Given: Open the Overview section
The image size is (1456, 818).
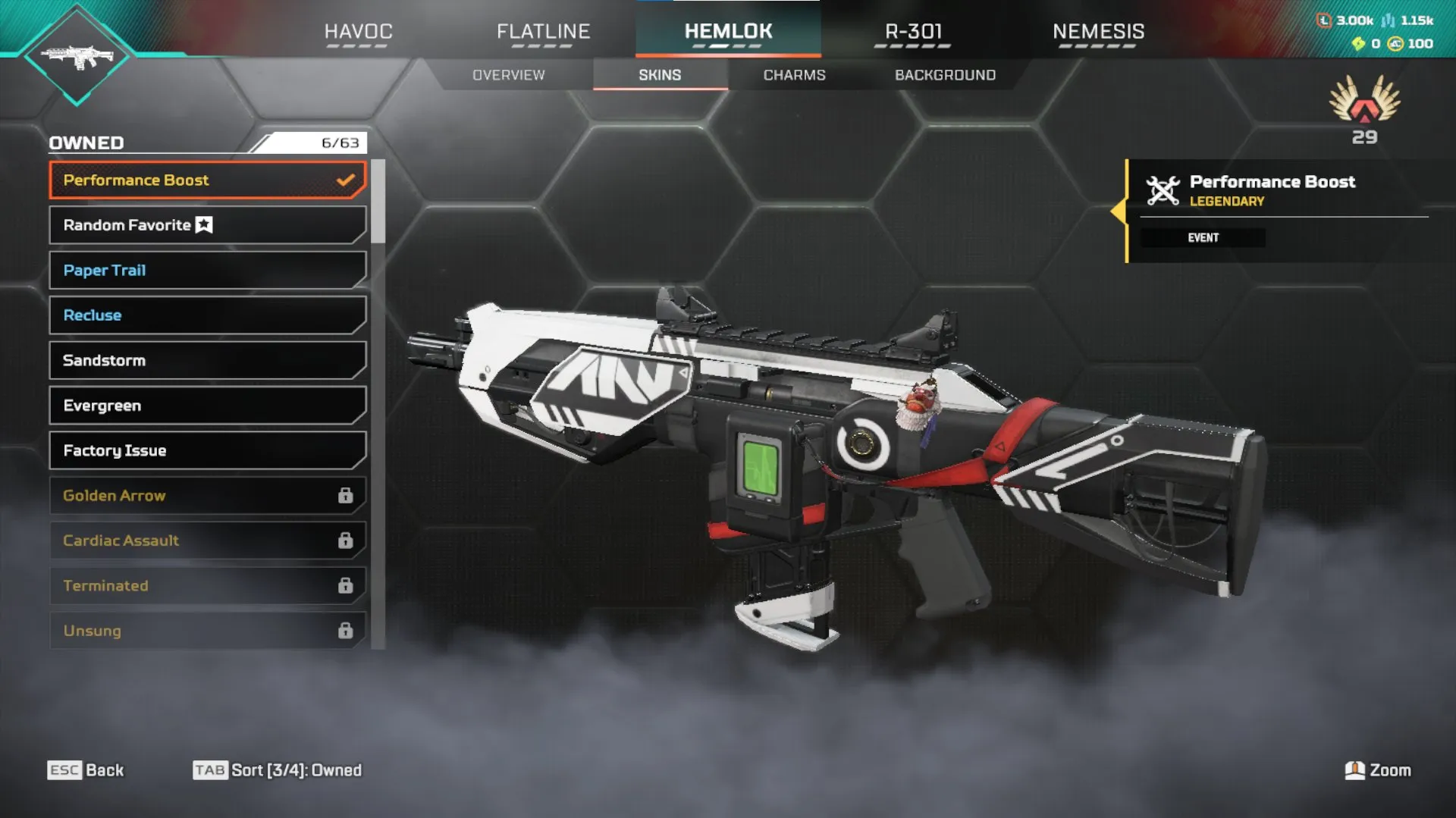Looking at the screenshot, I should (x=508, y=74).
